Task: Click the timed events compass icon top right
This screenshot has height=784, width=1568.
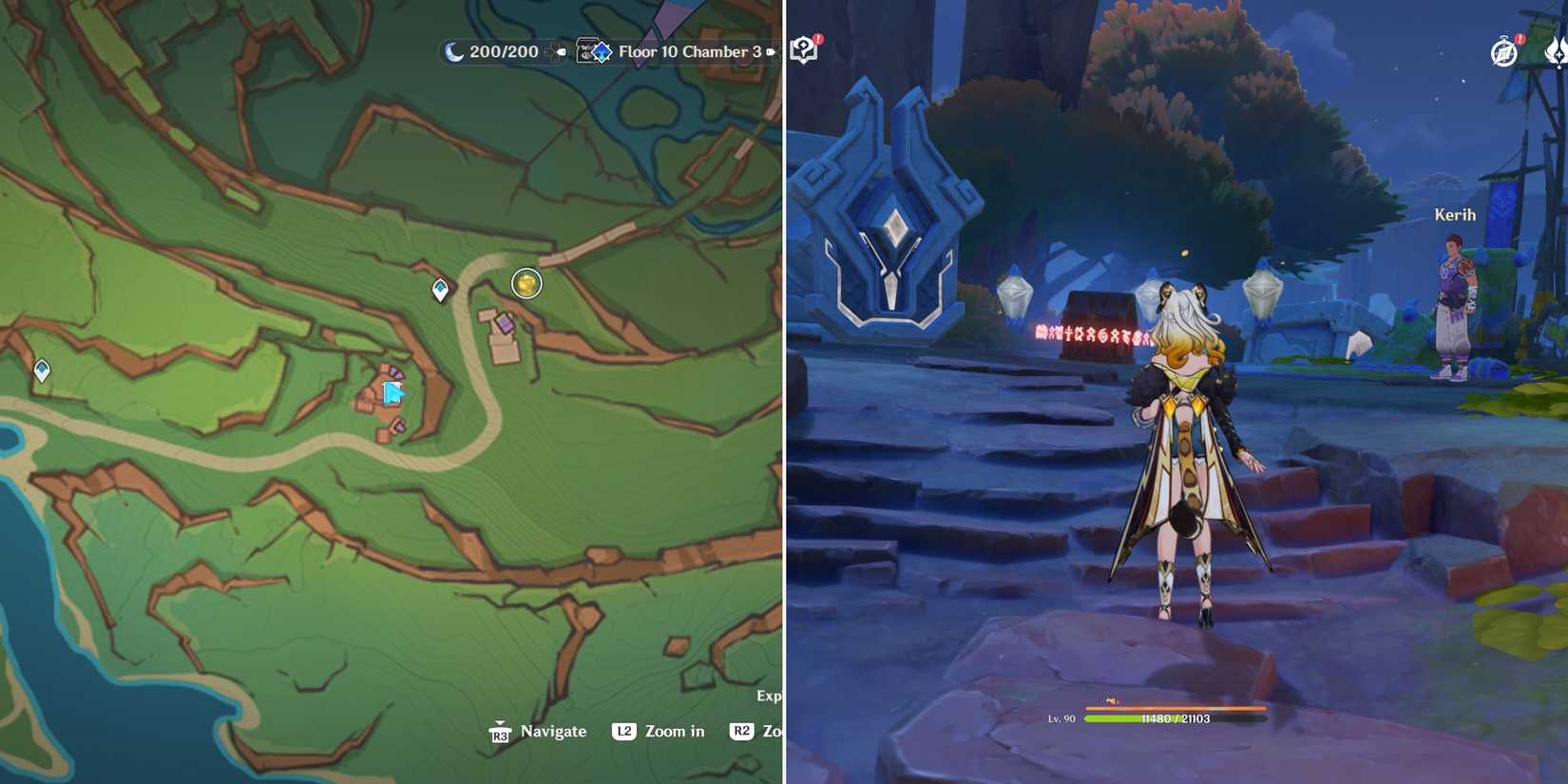Action: click(x=1504, y=51)
